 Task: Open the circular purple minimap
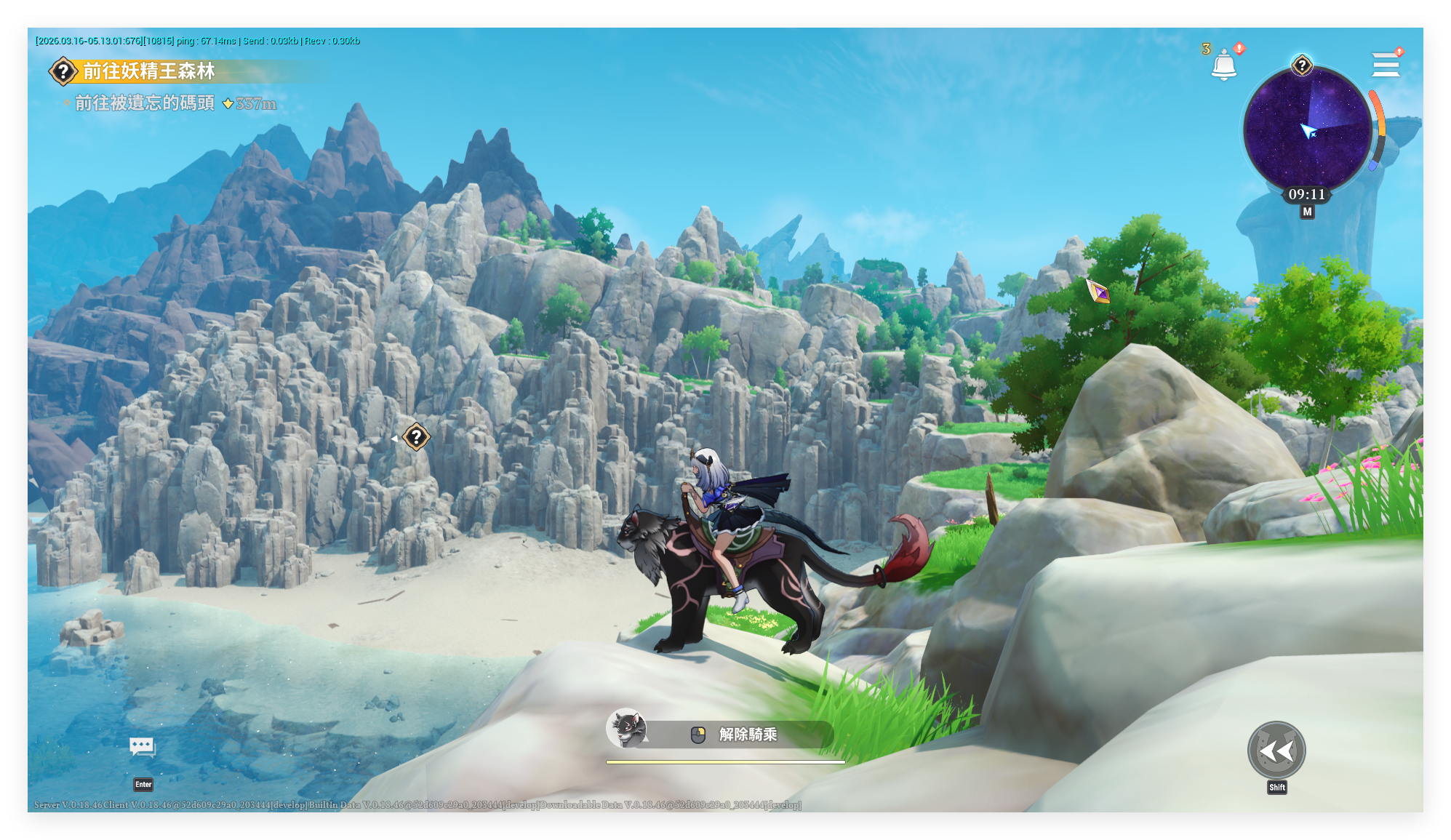(1307, 129)
